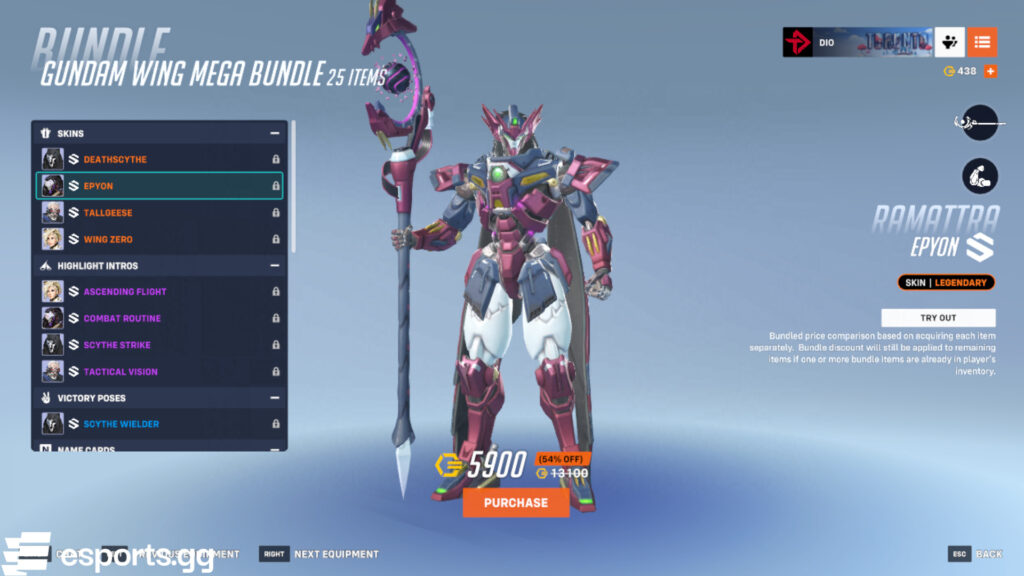
Task: Add more coins with the plus button
Action: click(x=990, y=71)
